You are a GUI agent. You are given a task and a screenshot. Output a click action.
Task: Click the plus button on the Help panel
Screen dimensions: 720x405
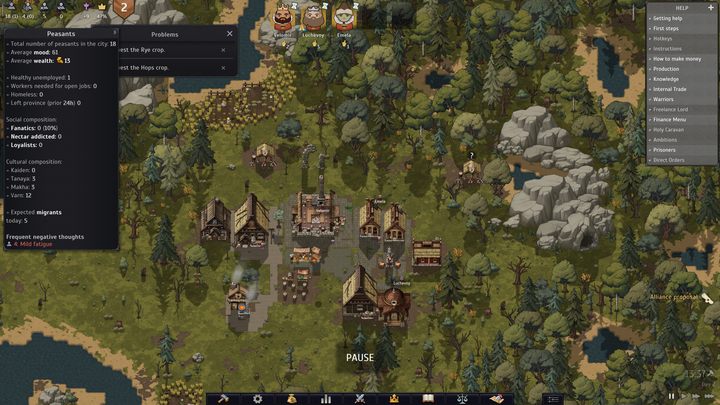tap(710, 7)
